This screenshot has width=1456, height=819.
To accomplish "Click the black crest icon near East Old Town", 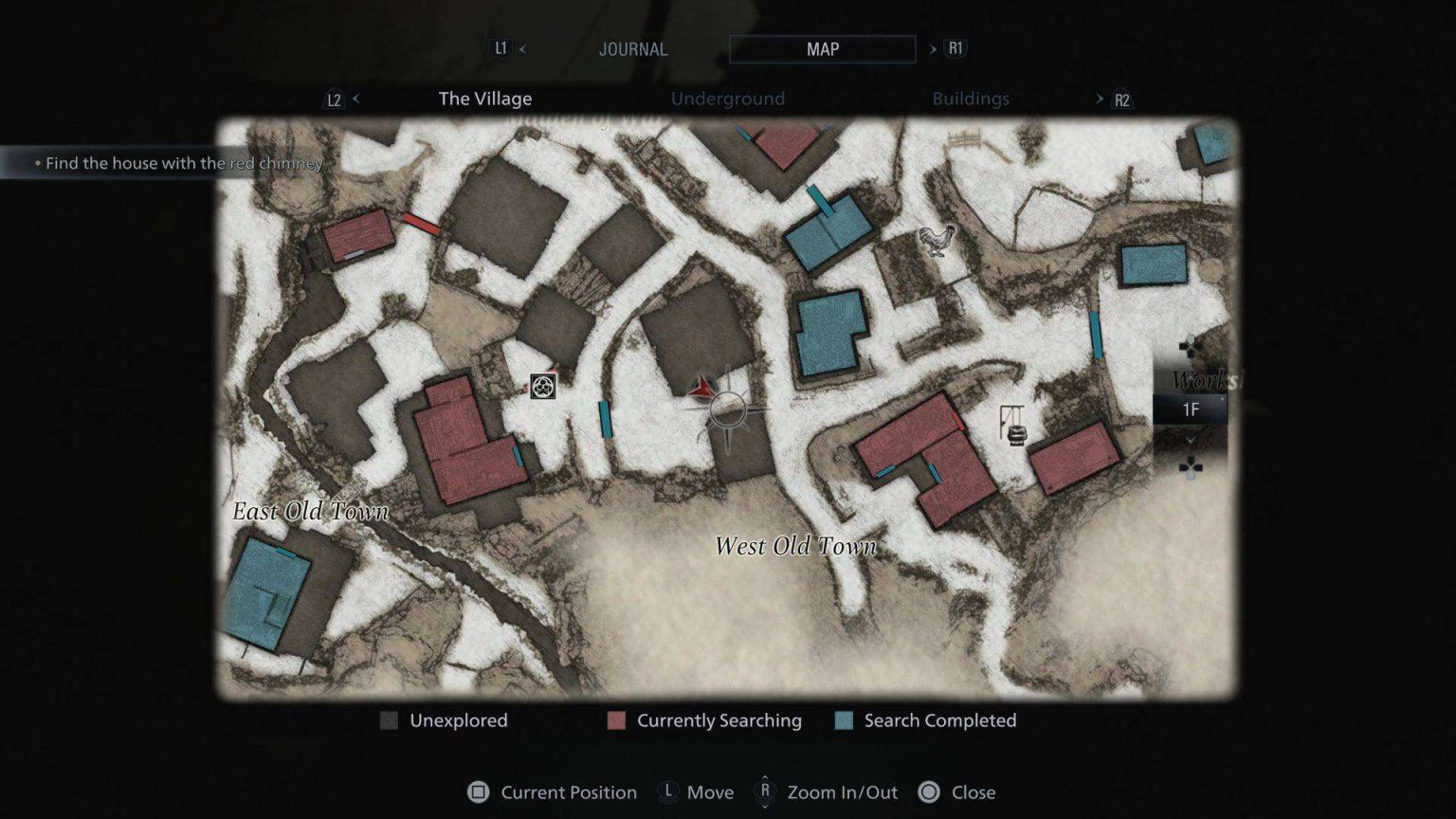I will pyautogui.click(x=542, y=388).
